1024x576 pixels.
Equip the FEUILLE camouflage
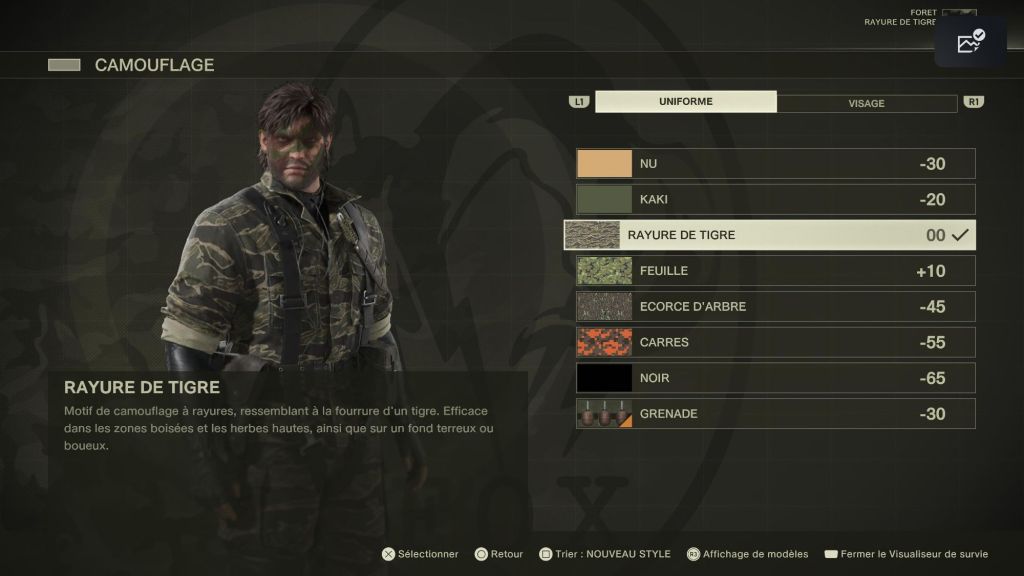pyautogui.click(x=775, y=271)
